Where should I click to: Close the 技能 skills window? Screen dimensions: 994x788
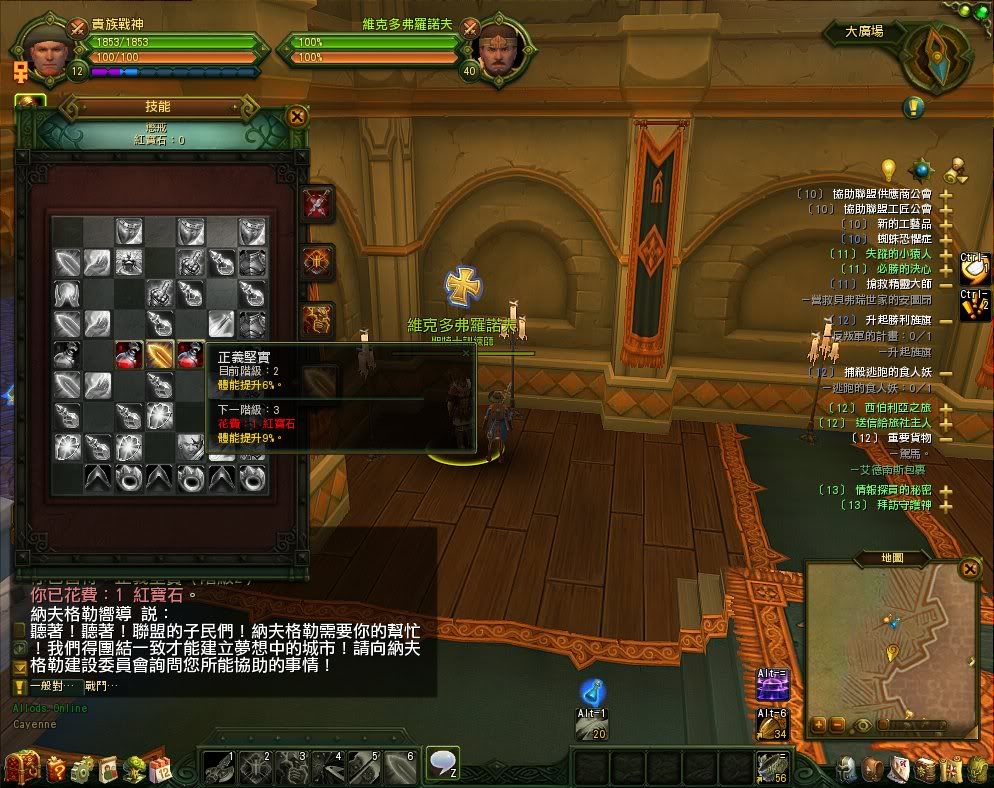[297, 116]
